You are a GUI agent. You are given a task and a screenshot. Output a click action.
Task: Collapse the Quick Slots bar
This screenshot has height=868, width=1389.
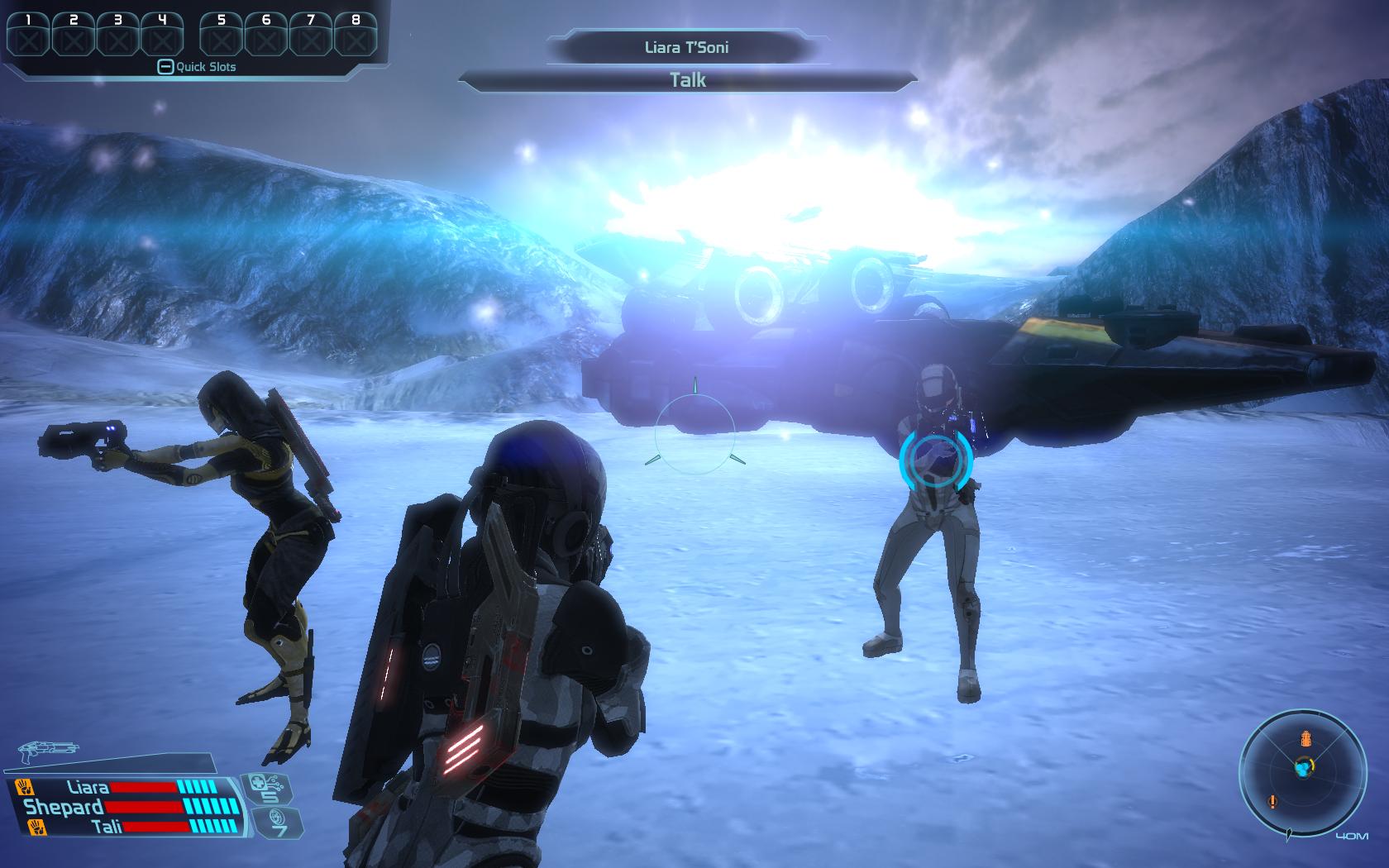pos(165,67)
